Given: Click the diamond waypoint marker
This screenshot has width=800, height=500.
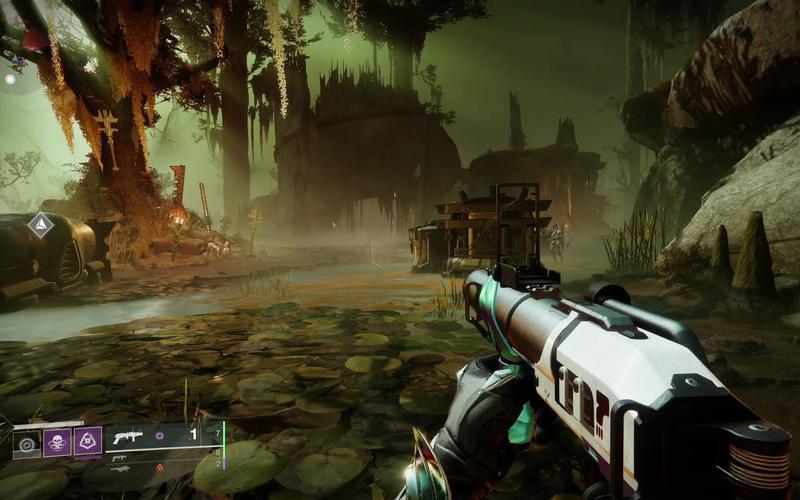Looking at the screenshot, I should [40, 225].
